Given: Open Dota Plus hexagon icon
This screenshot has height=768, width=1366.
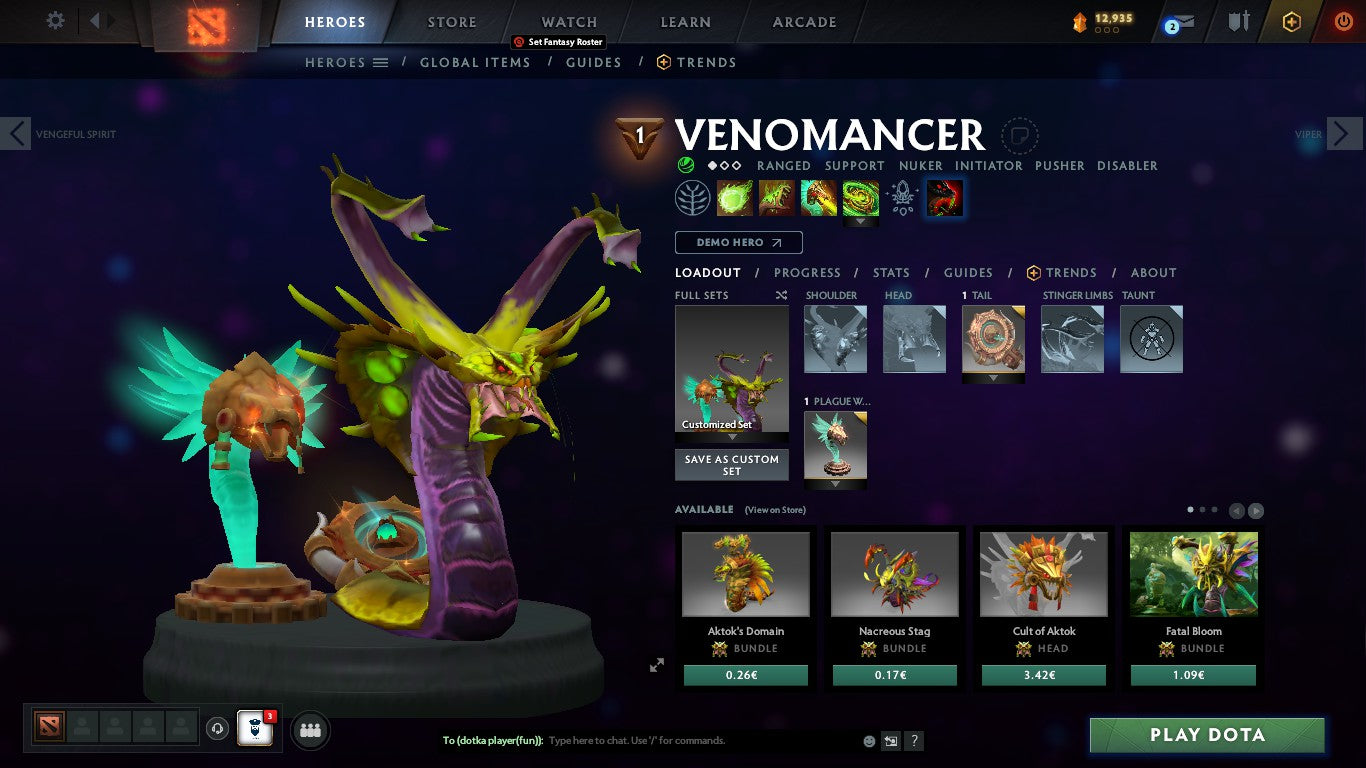Looking at the screenshot, I should point(1291,19).
